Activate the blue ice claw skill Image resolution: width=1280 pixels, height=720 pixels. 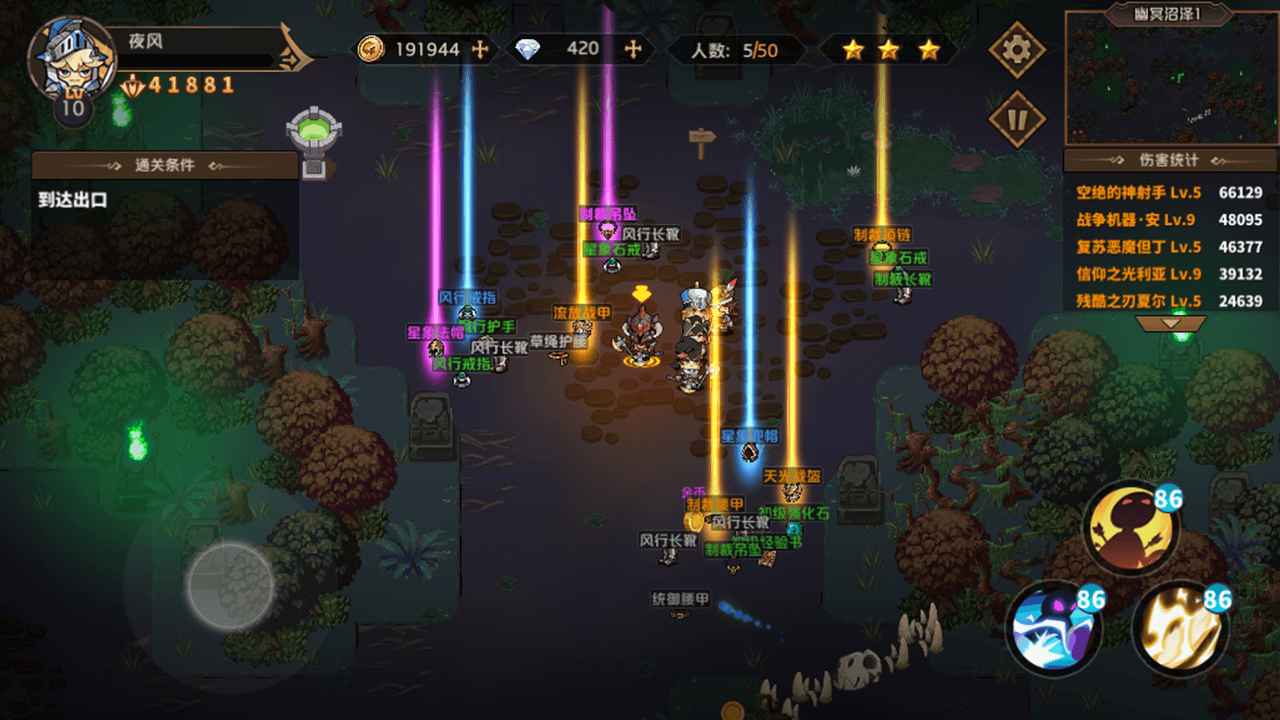click(1053, 629)
